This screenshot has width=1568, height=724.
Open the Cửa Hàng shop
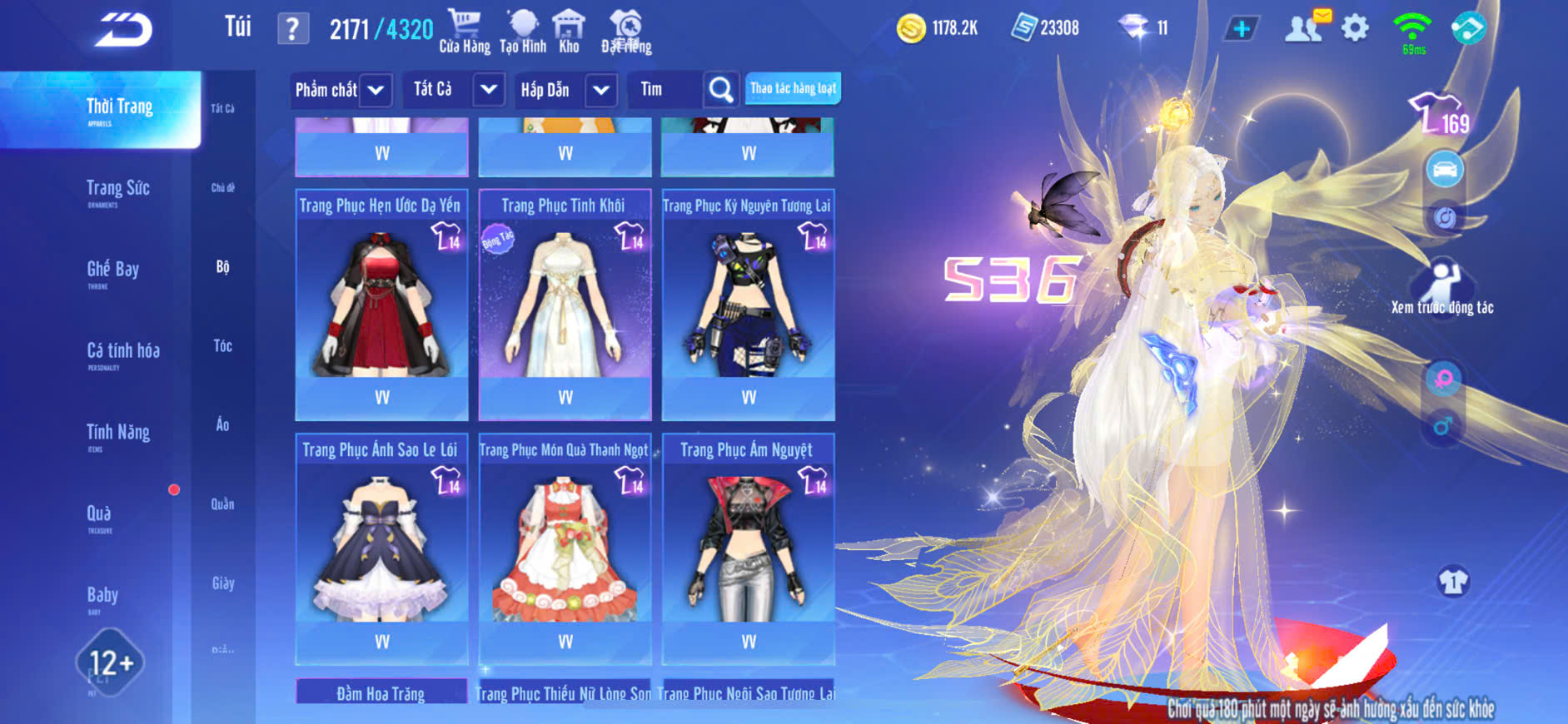tap(465, 32)
